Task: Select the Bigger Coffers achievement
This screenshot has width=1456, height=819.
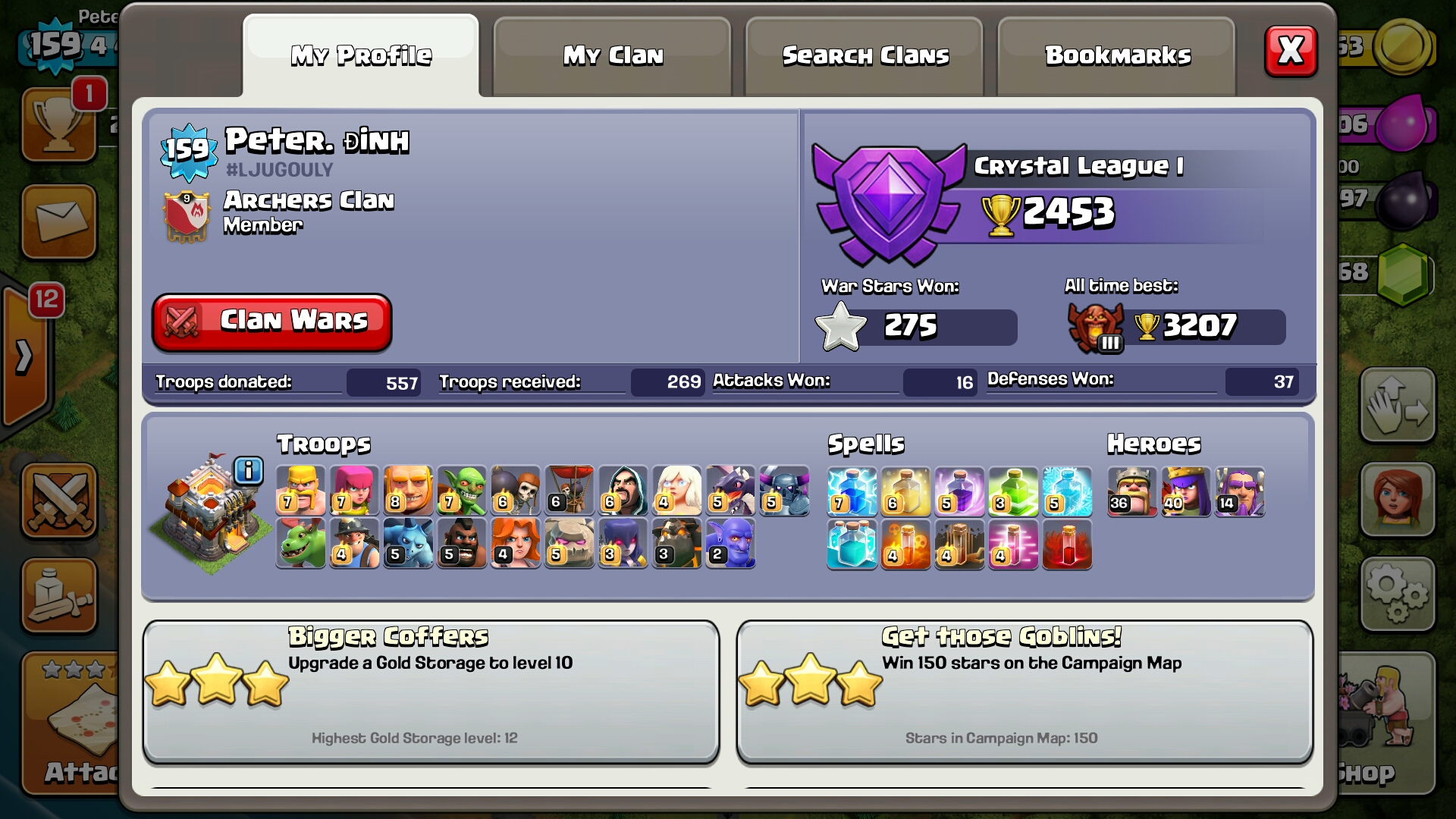Action: pyautogui.click(x=431, y=691)
